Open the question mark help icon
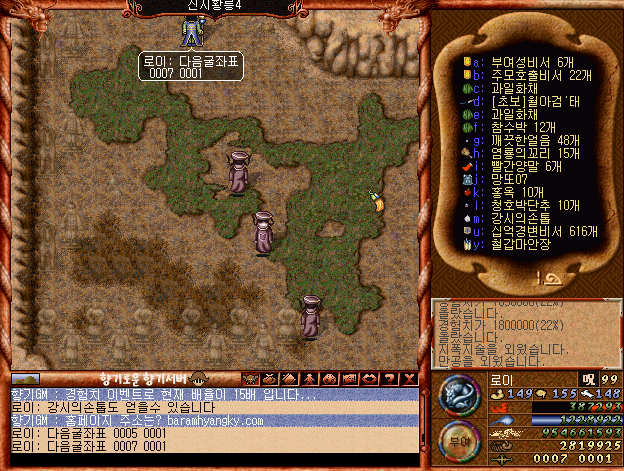624x471 pixels. [391, 378]
